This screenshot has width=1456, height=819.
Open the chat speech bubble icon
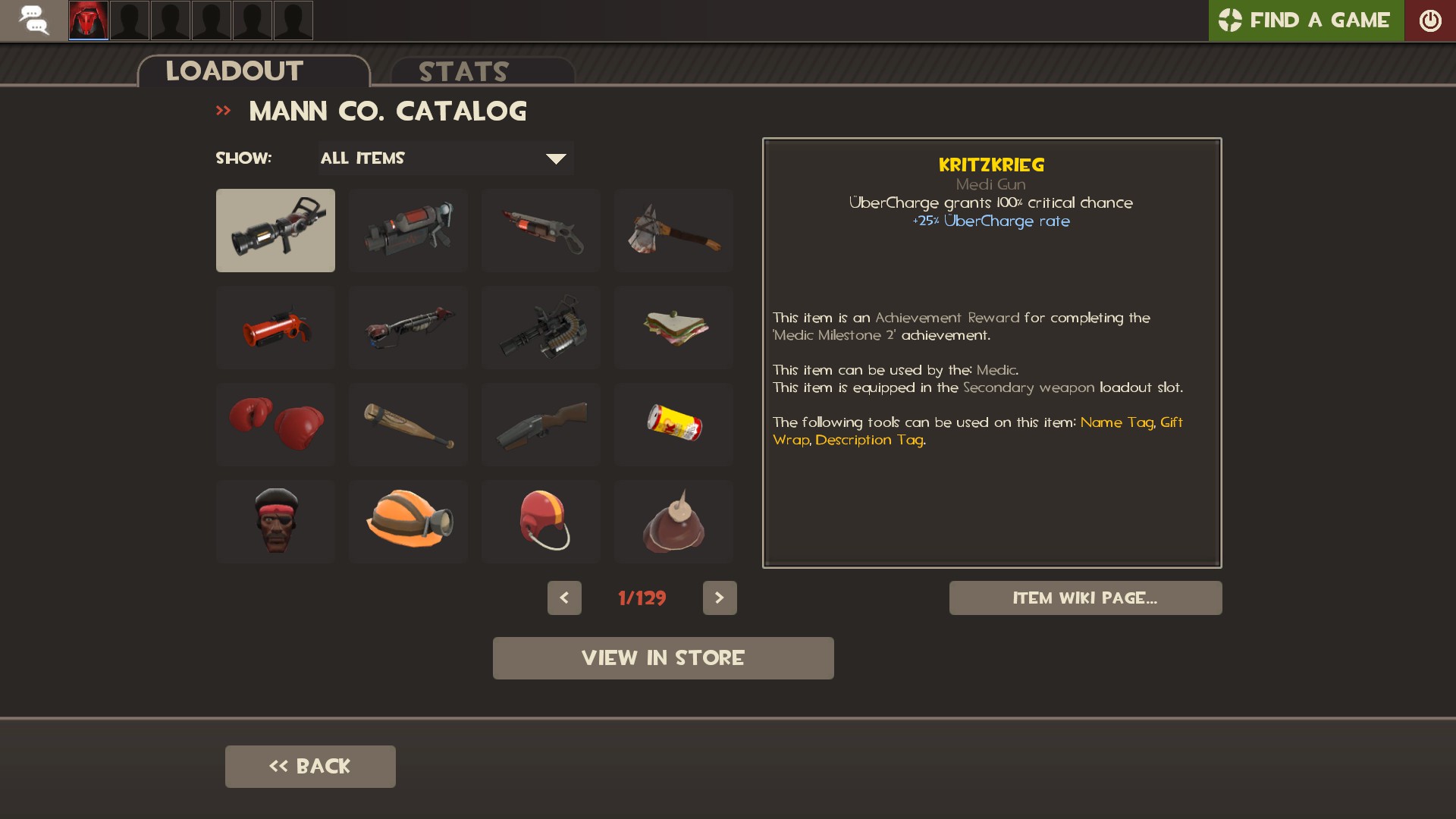tap(33, 20)
